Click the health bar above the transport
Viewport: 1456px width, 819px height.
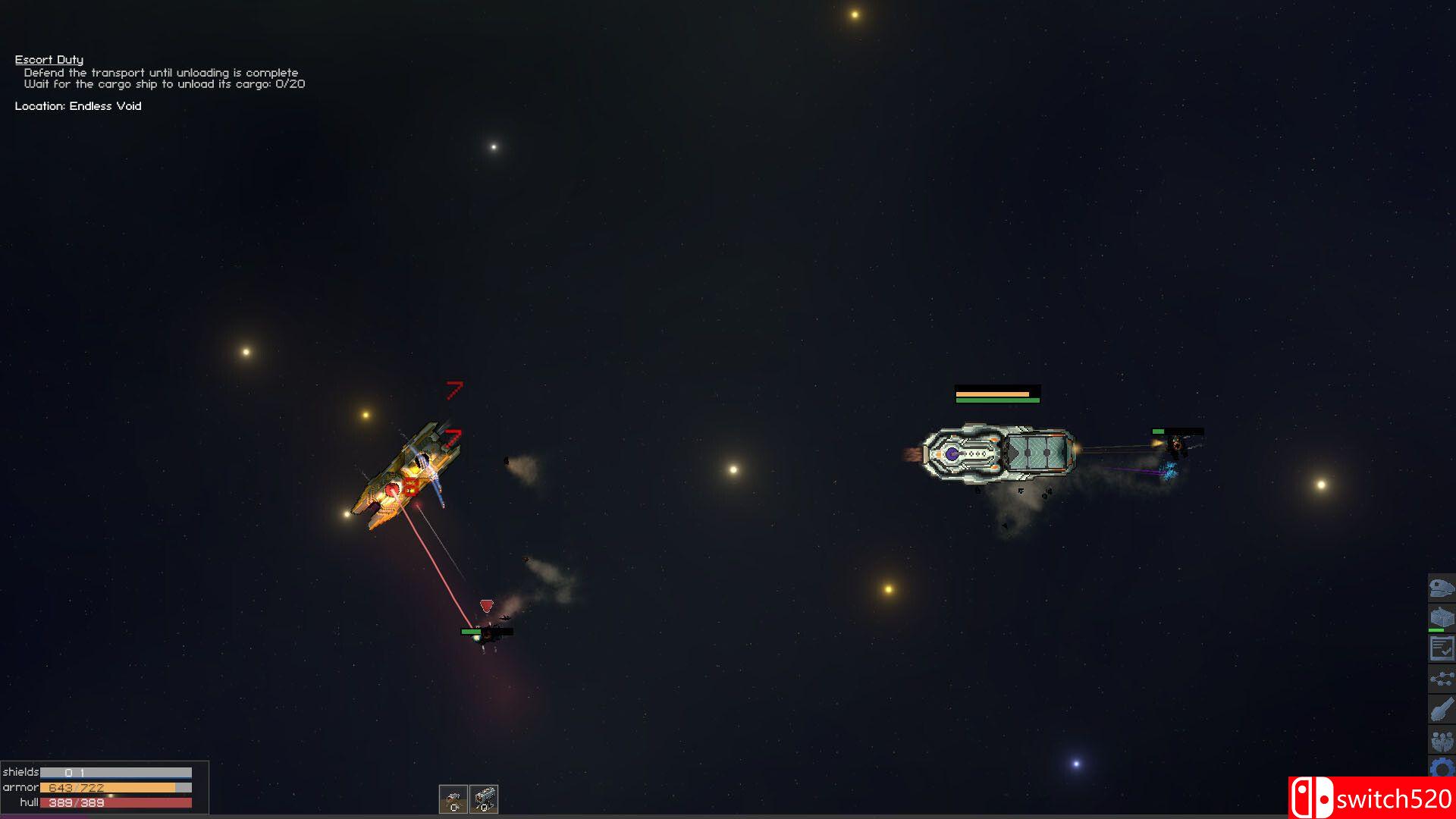click(x=997, y=394)
